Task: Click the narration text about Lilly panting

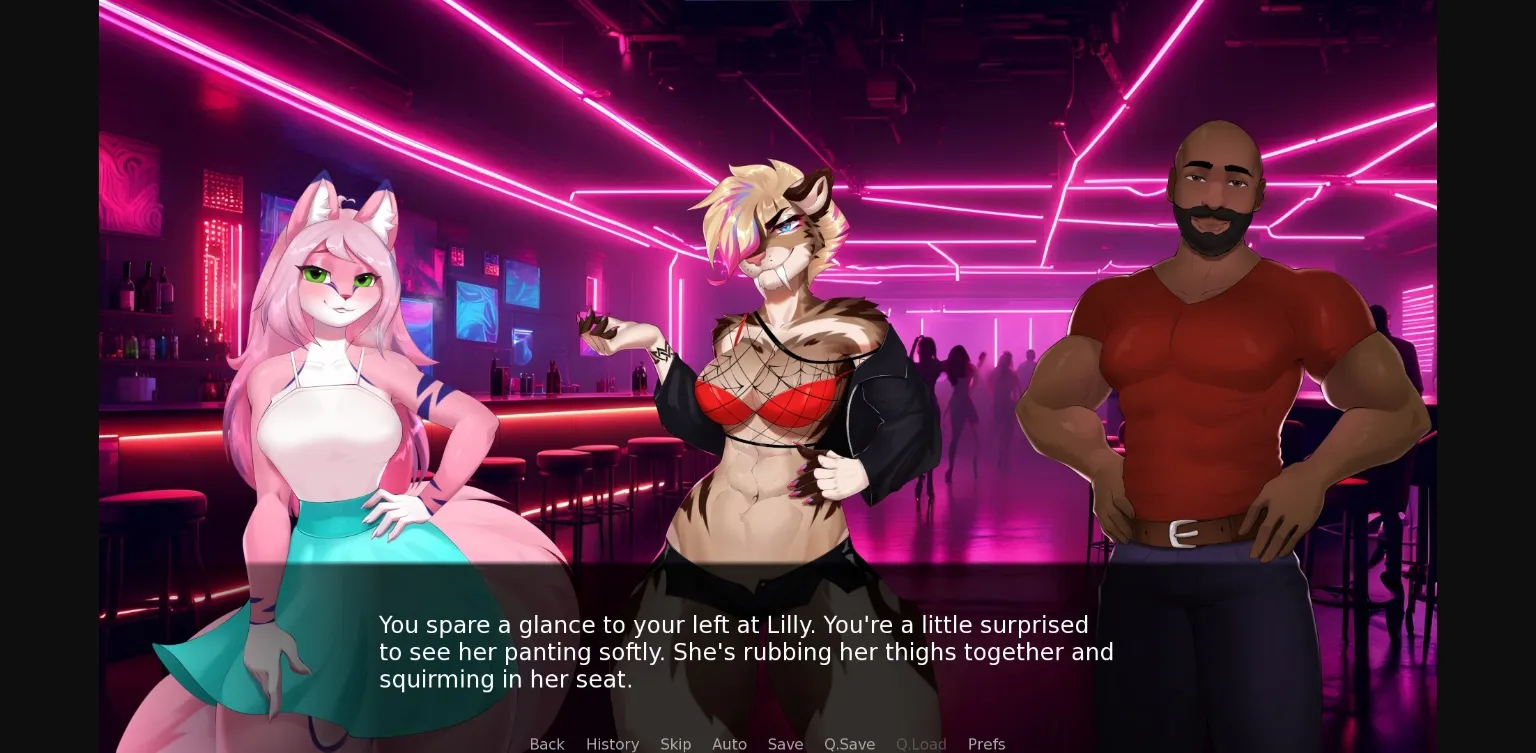Action: point(746,652)
